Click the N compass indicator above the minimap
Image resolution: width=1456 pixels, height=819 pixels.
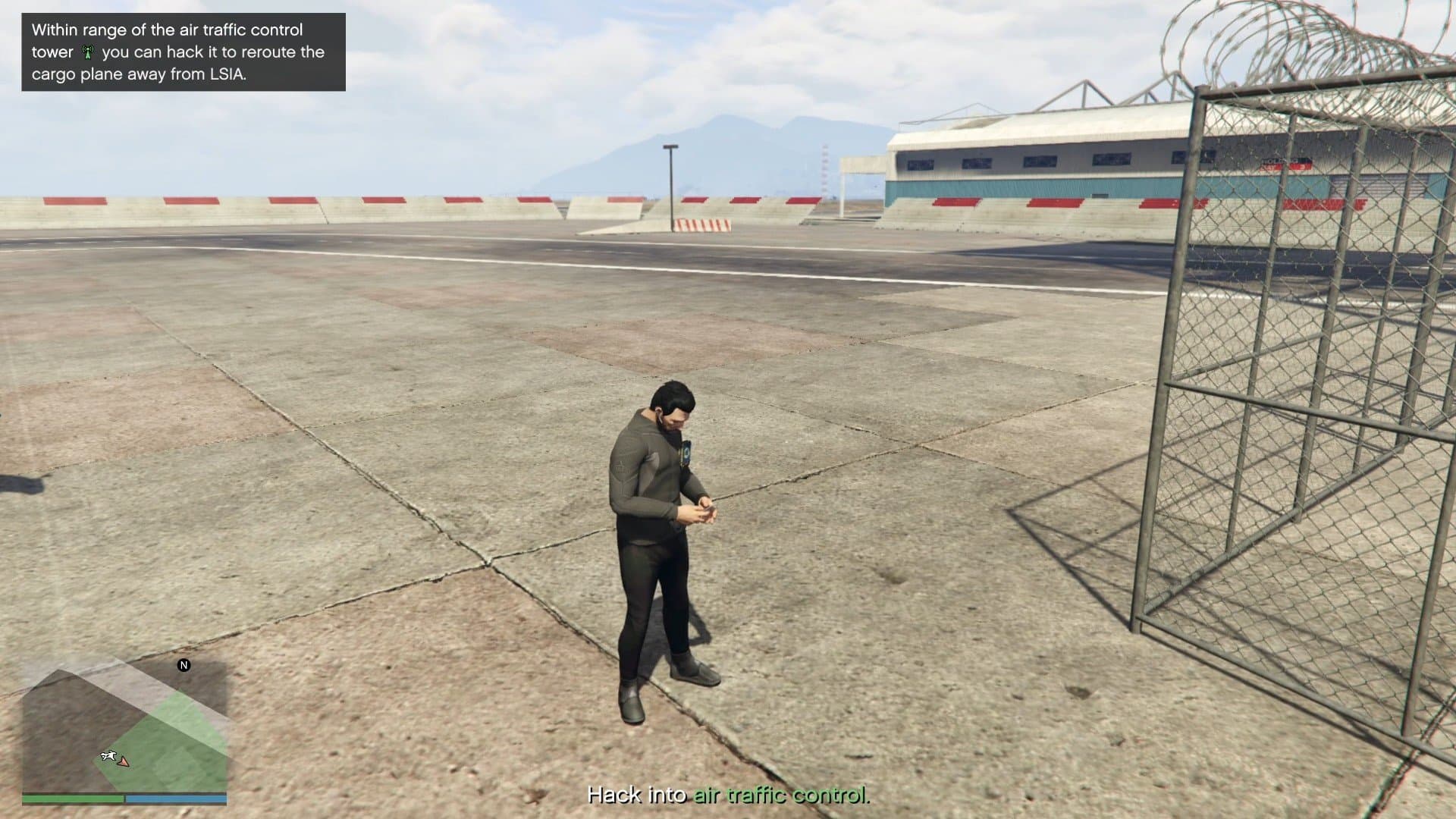point(184,665)
